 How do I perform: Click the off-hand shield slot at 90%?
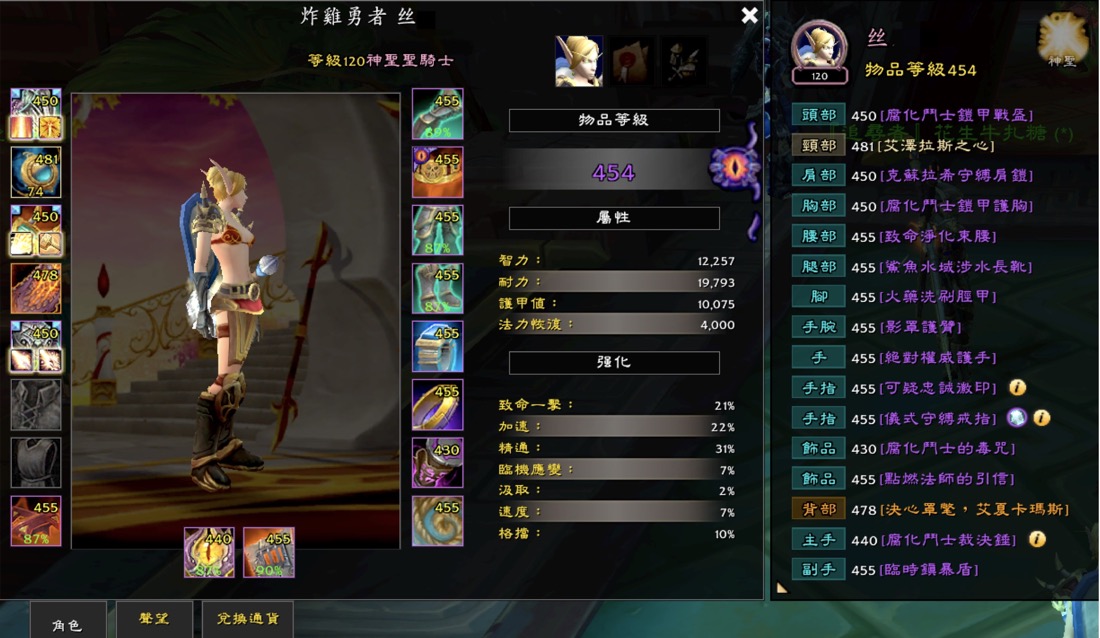(268, 552)
